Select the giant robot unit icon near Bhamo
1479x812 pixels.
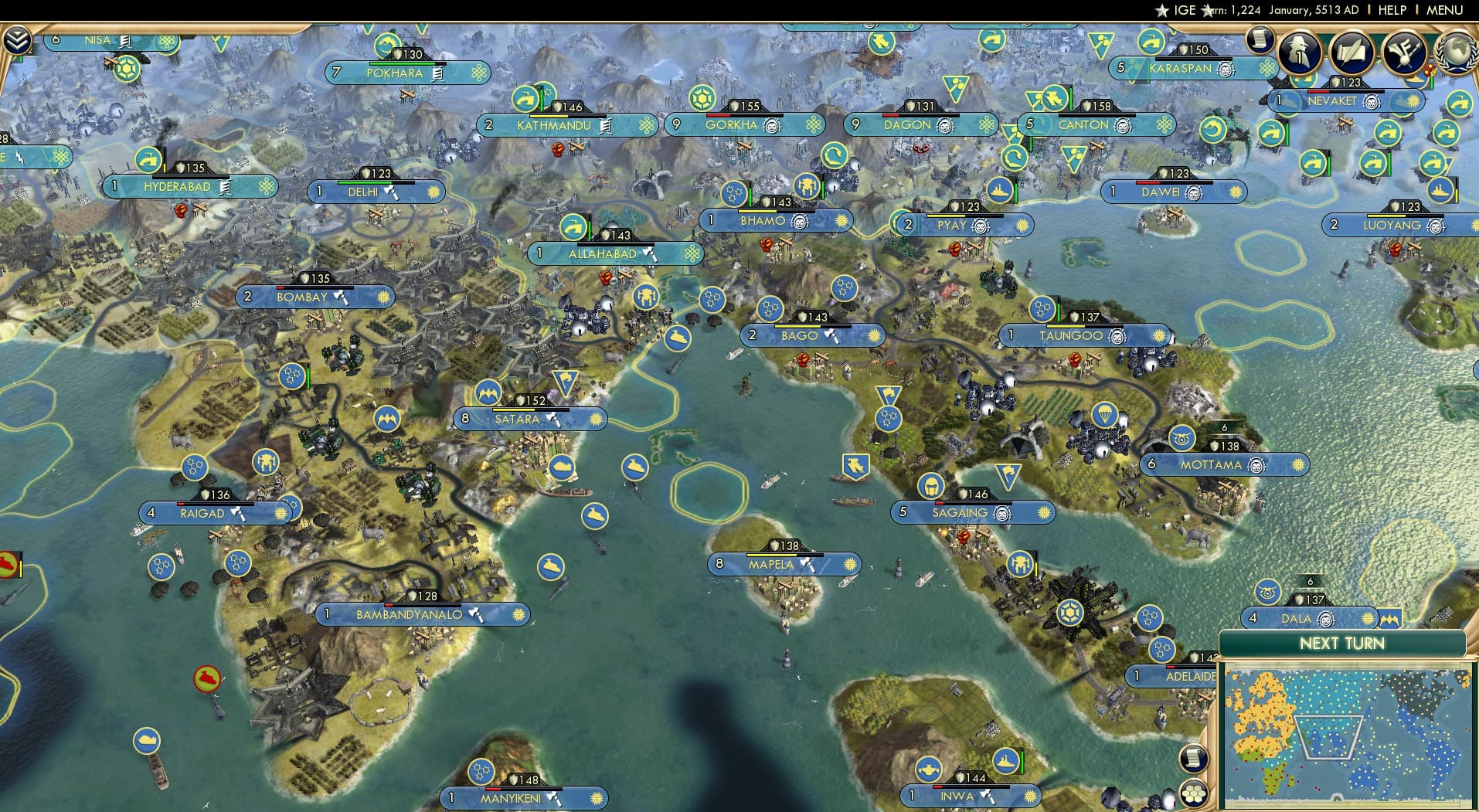[807, 185]
